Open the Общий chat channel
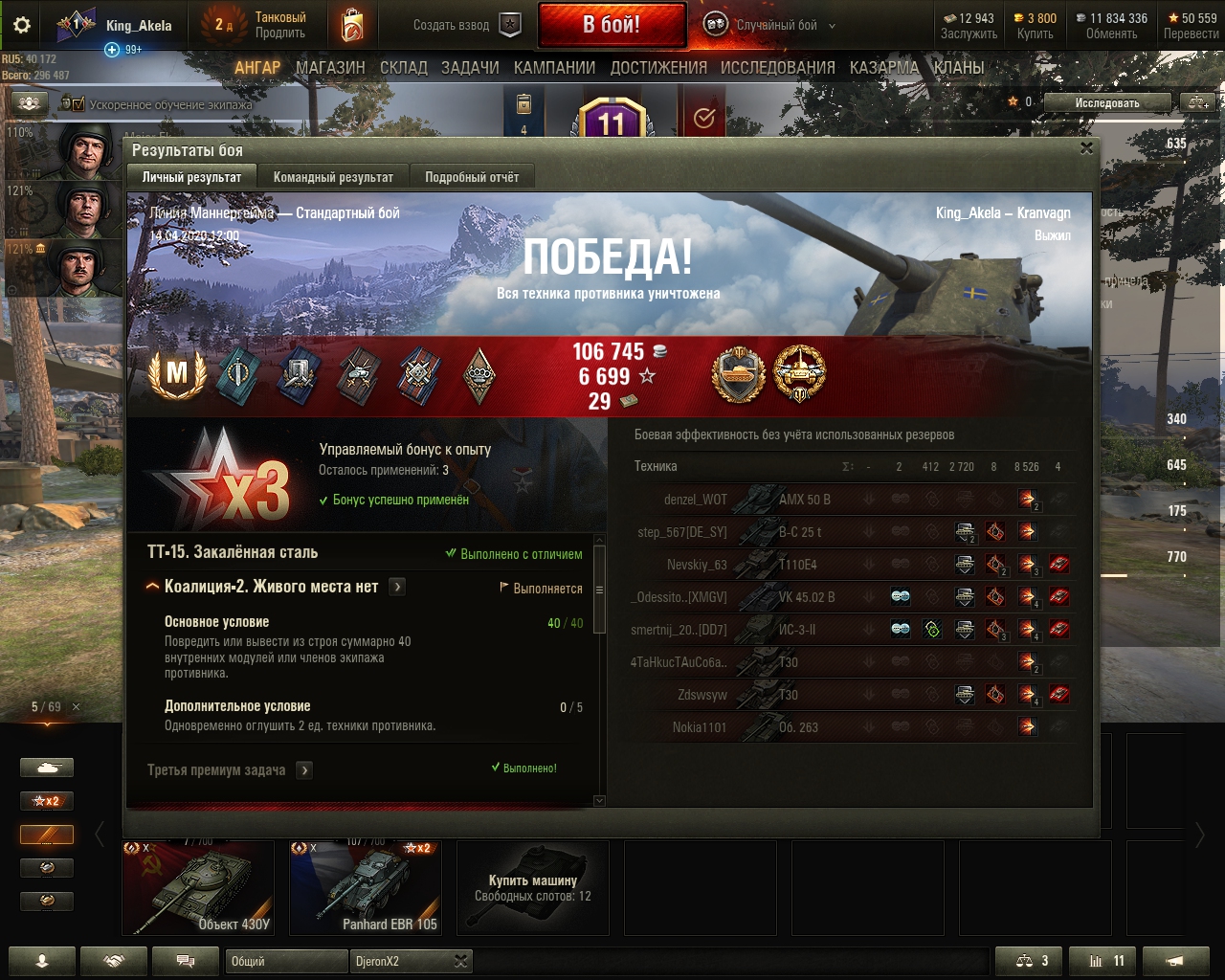The width and height of the screenshot is (1225, 980). coord(286,961)
